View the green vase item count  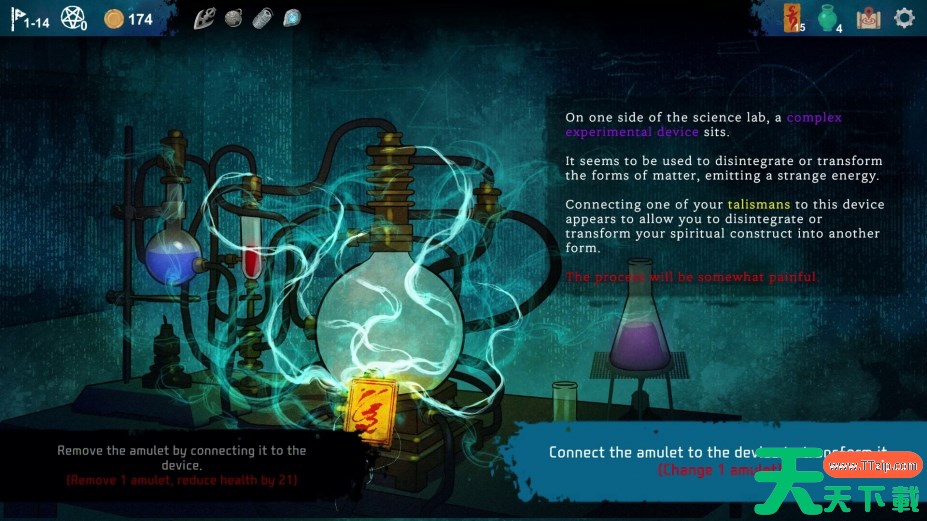(828, 18)
